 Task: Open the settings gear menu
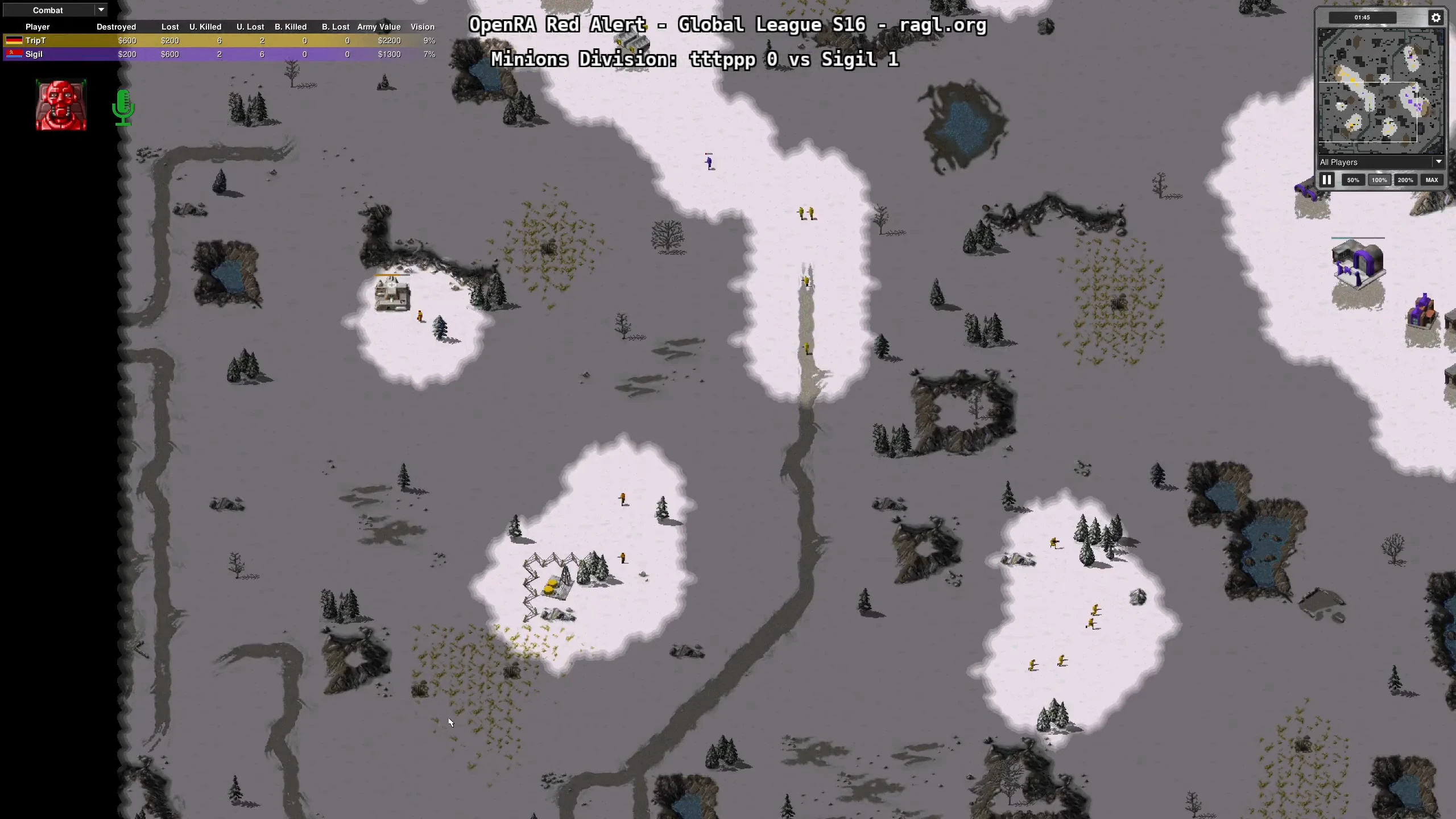tap(1436, 18)
